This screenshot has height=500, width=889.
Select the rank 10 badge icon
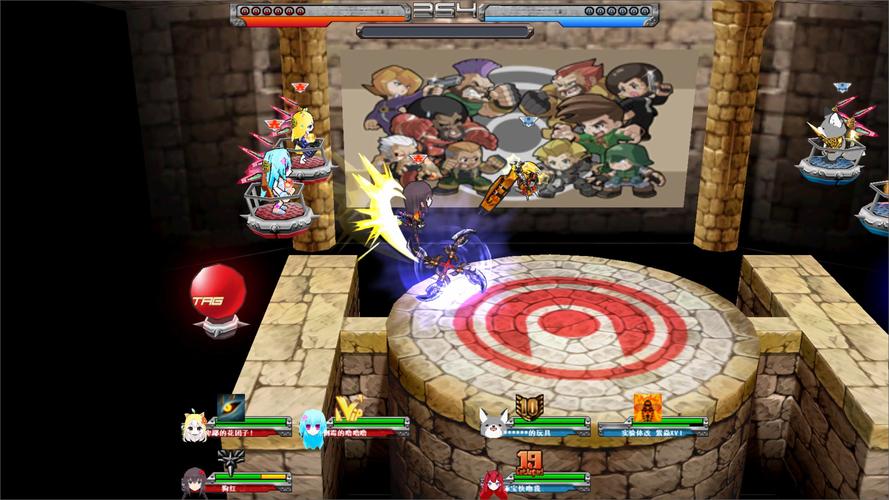click(x=529, y=406)
